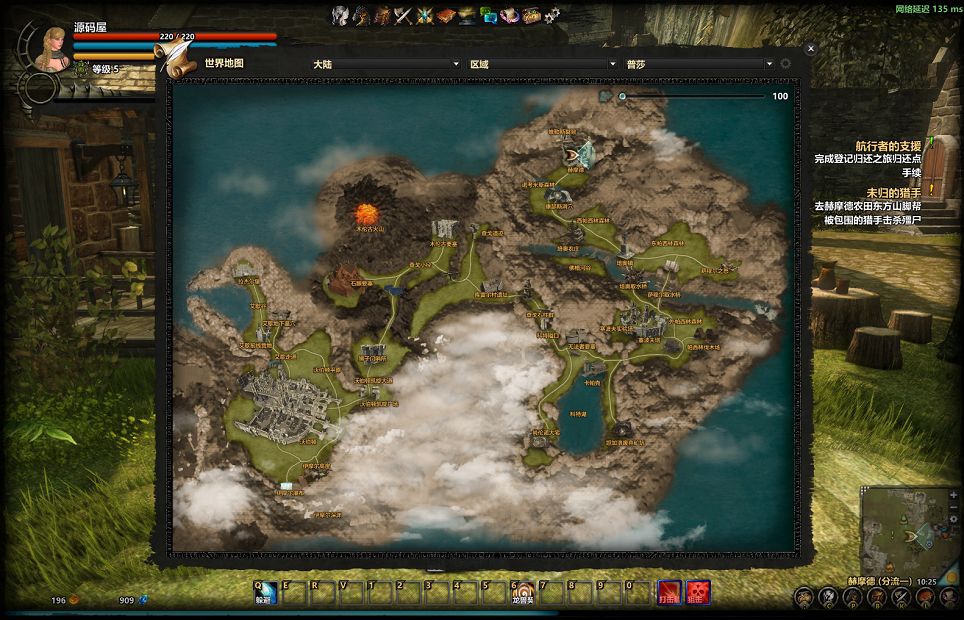
Task: Use the Q slot dodge skill
Action: [x=264, y=593]
